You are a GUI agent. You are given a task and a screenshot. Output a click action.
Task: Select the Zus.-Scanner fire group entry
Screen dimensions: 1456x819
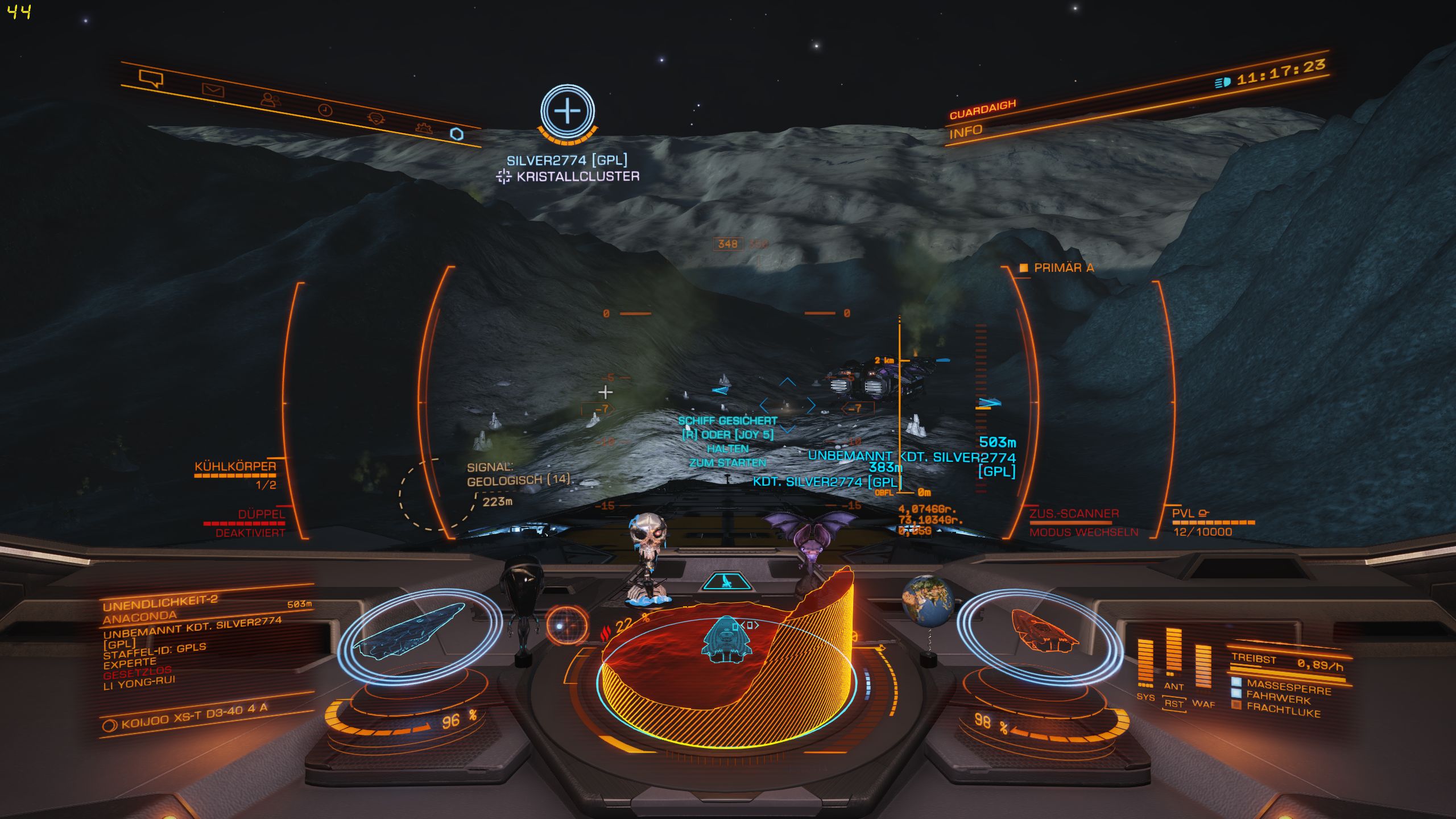[x=1074, y=514]
